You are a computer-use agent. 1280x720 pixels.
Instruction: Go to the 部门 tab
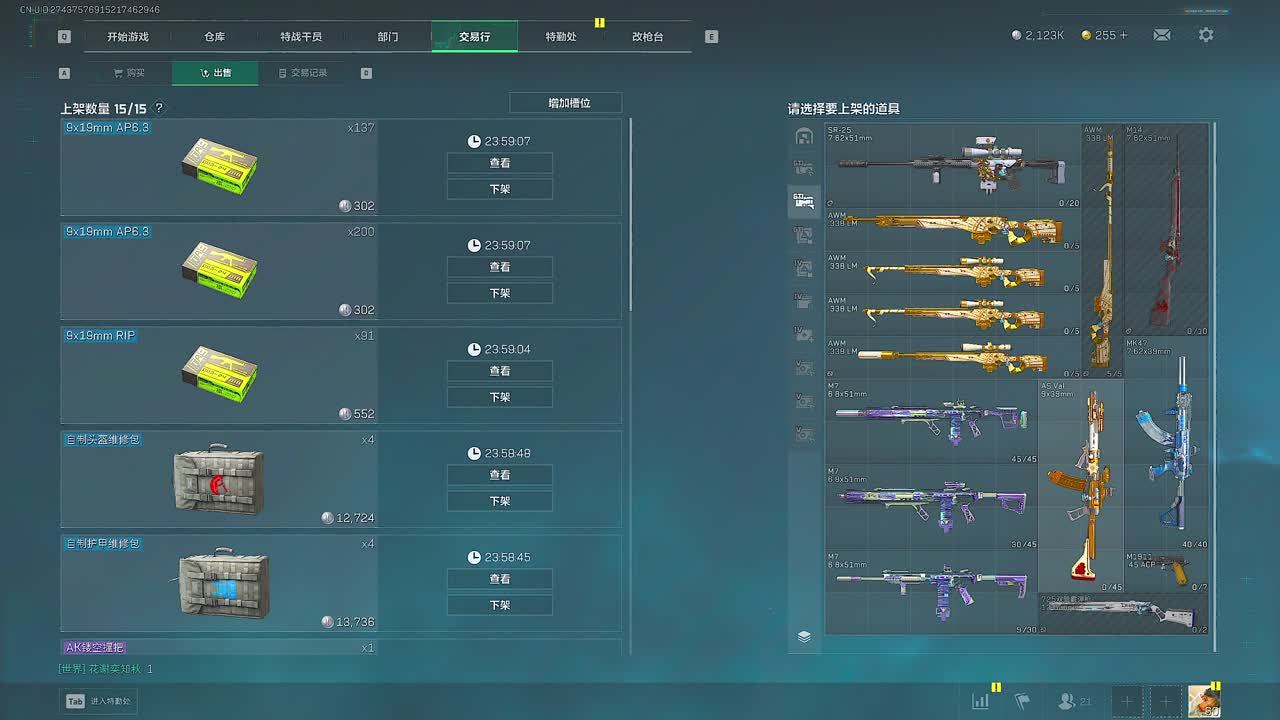coord(388,37)
